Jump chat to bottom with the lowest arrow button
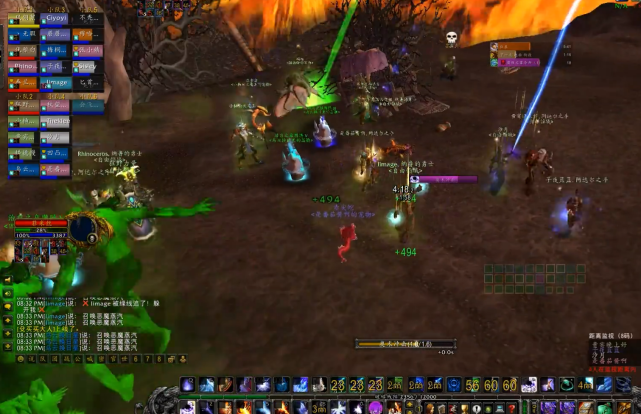 (x=8, y=346)
